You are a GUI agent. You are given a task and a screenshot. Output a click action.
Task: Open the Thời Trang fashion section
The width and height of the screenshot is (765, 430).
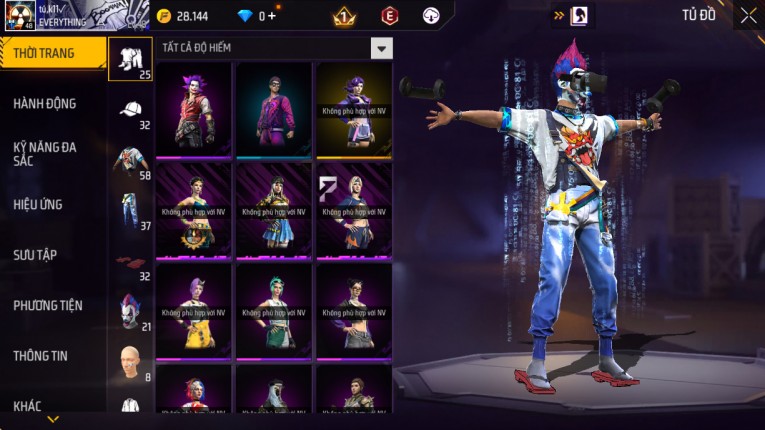50,53
